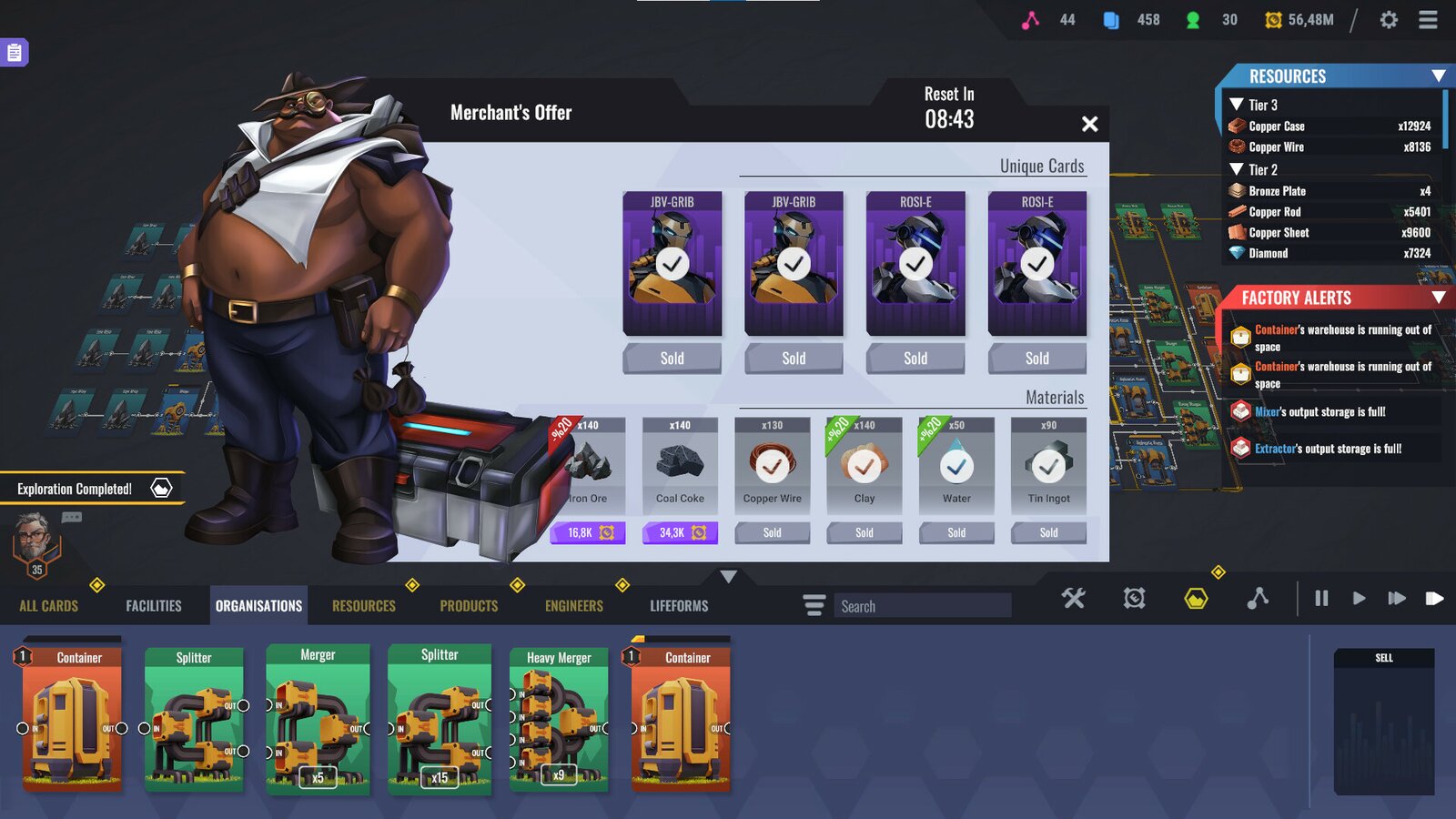The height and width of the screenshot is (819, 1456).
Task: Open the Lifeforms tab
Action: pos(678,605)
